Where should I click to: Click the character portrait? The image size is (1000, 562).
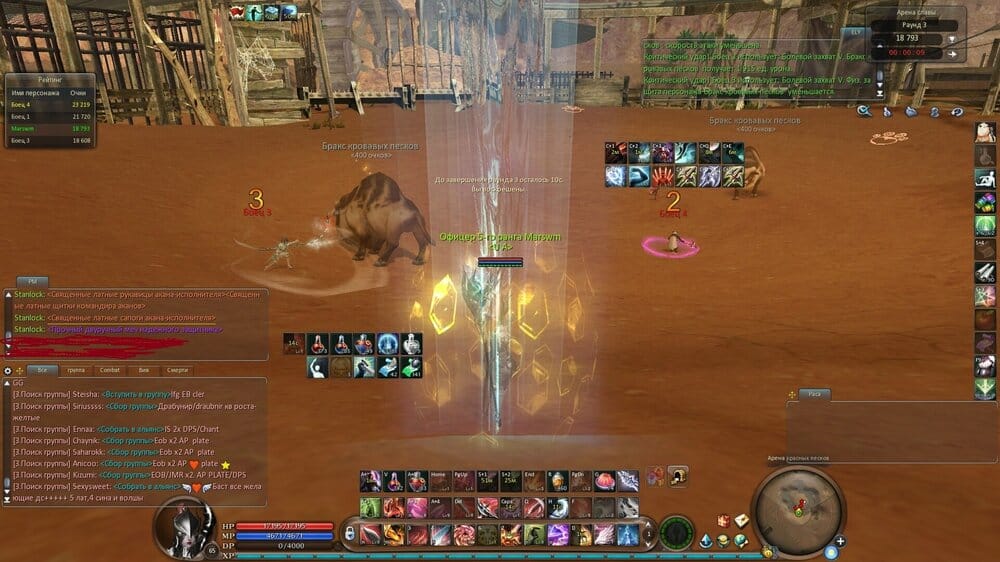click(x=185, y=525)
